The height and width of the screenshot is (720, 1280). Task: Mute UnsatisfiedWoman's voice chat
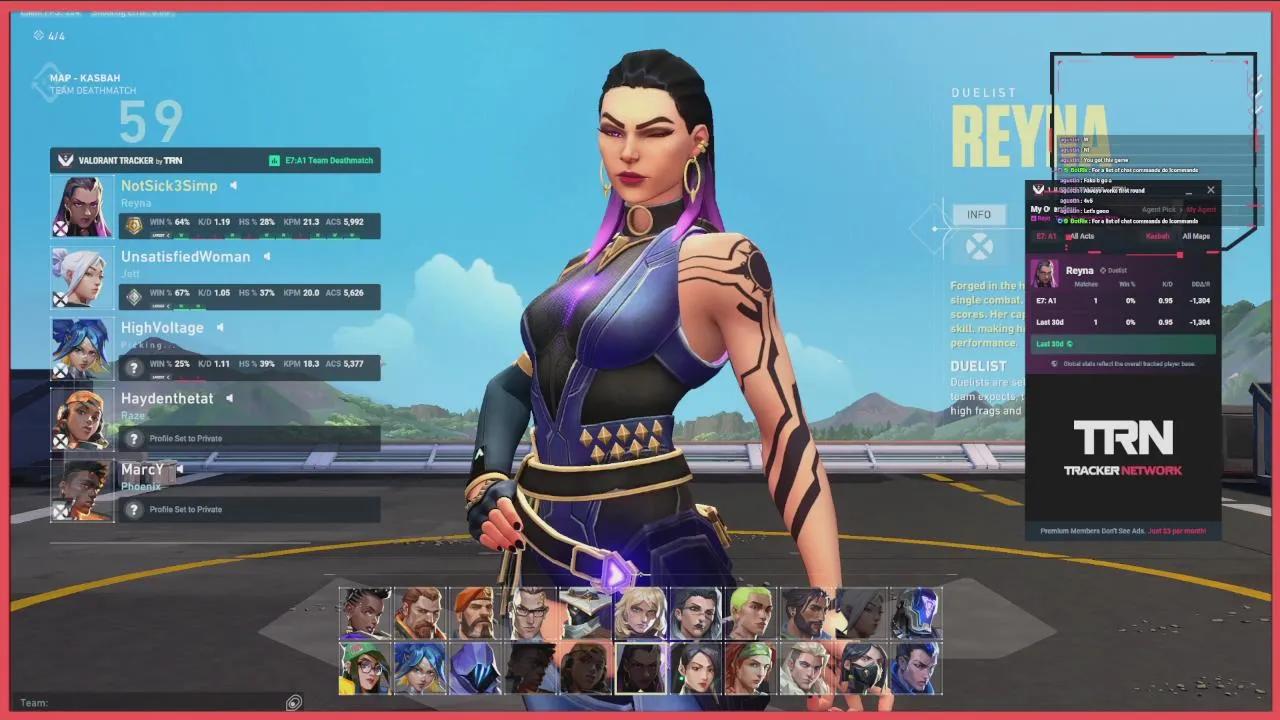pyautogui.click(x=266, y=256)
